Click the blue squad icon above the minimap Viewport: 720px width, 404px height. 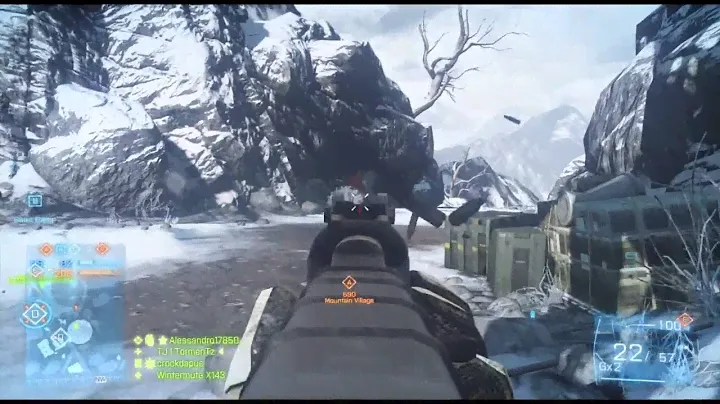click(35, 200)
